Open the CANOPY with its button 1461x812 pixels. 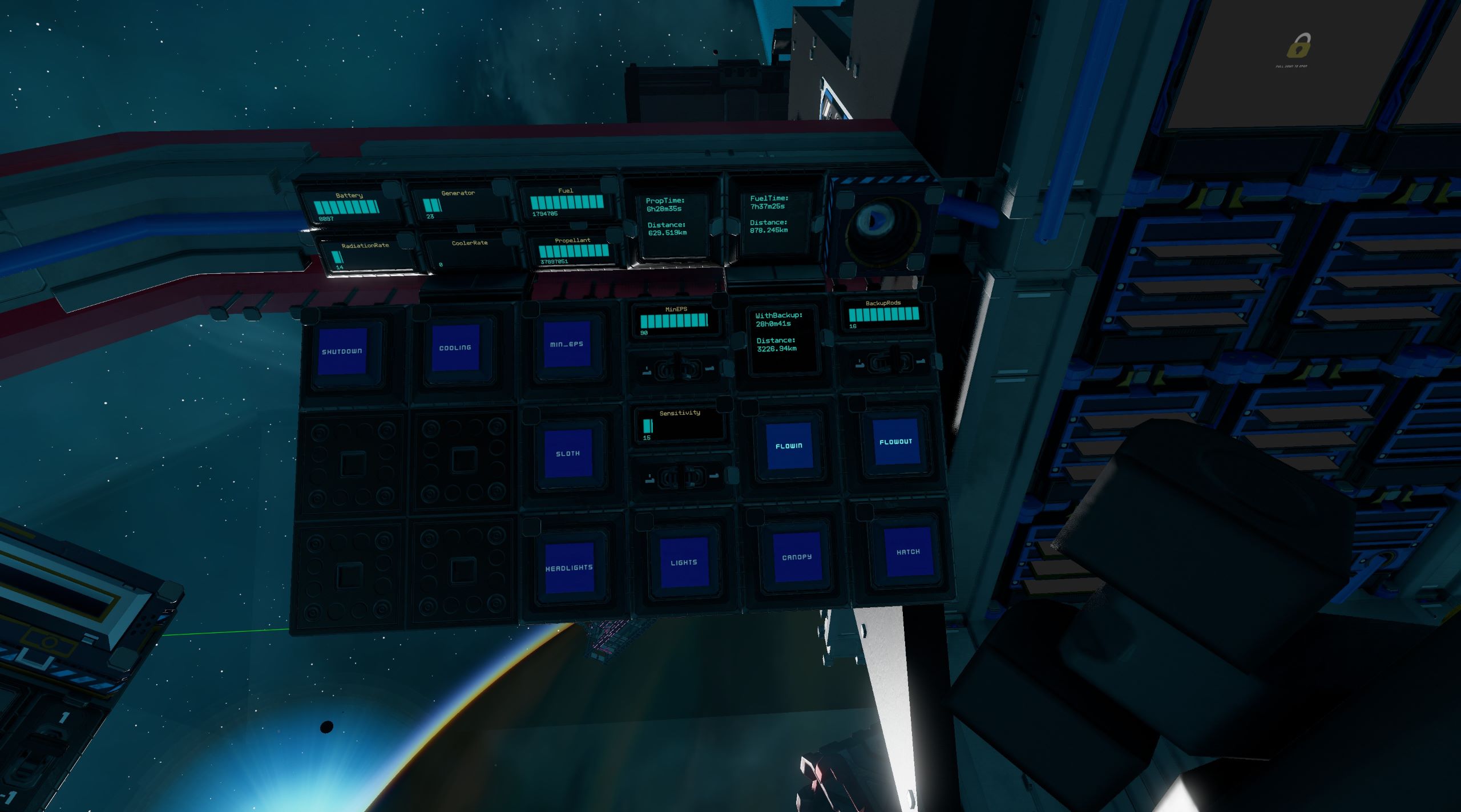[797, 557]
